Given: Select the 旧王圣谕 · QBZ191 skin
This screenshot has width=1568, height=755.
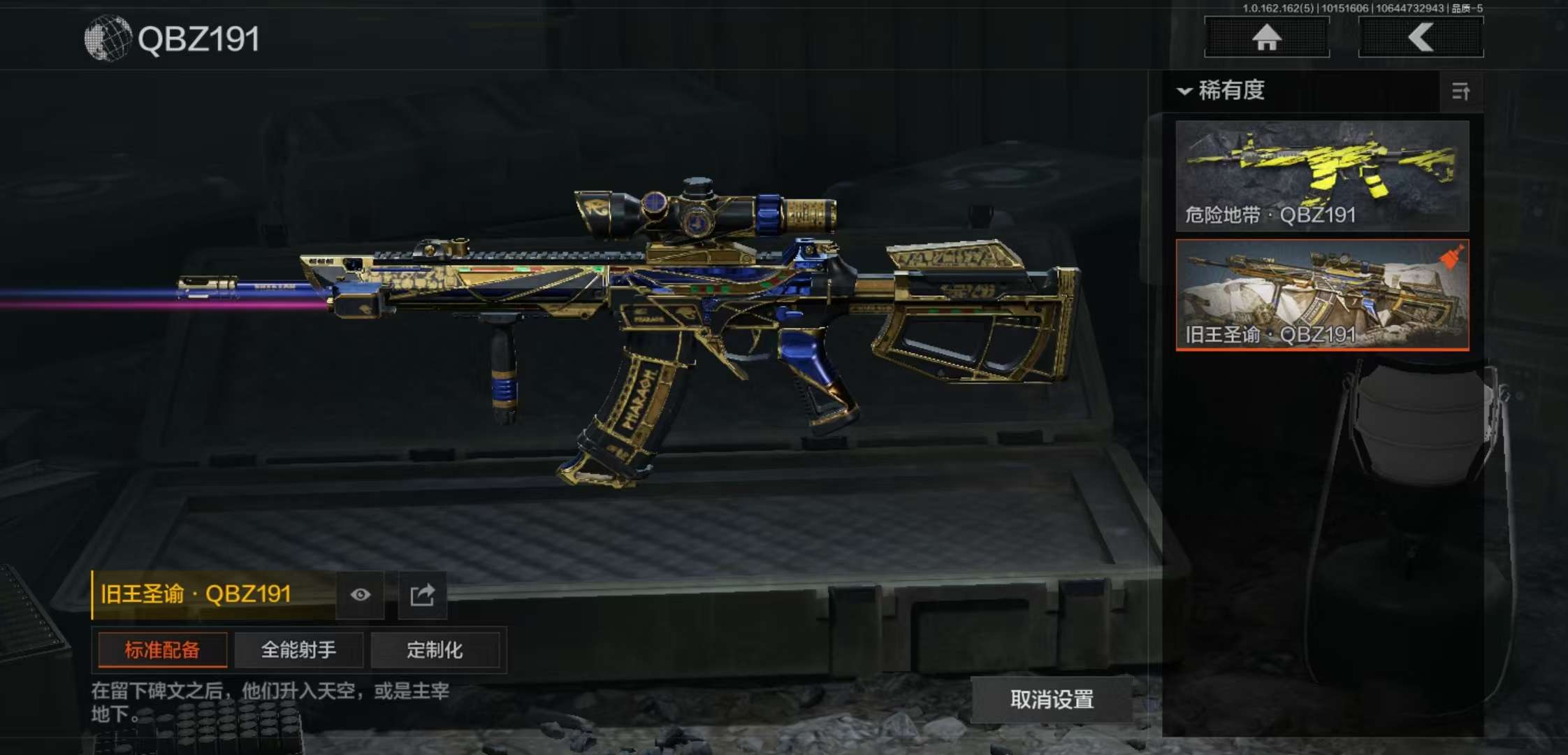Looking at the screenshot, I should coord(1322,294).
